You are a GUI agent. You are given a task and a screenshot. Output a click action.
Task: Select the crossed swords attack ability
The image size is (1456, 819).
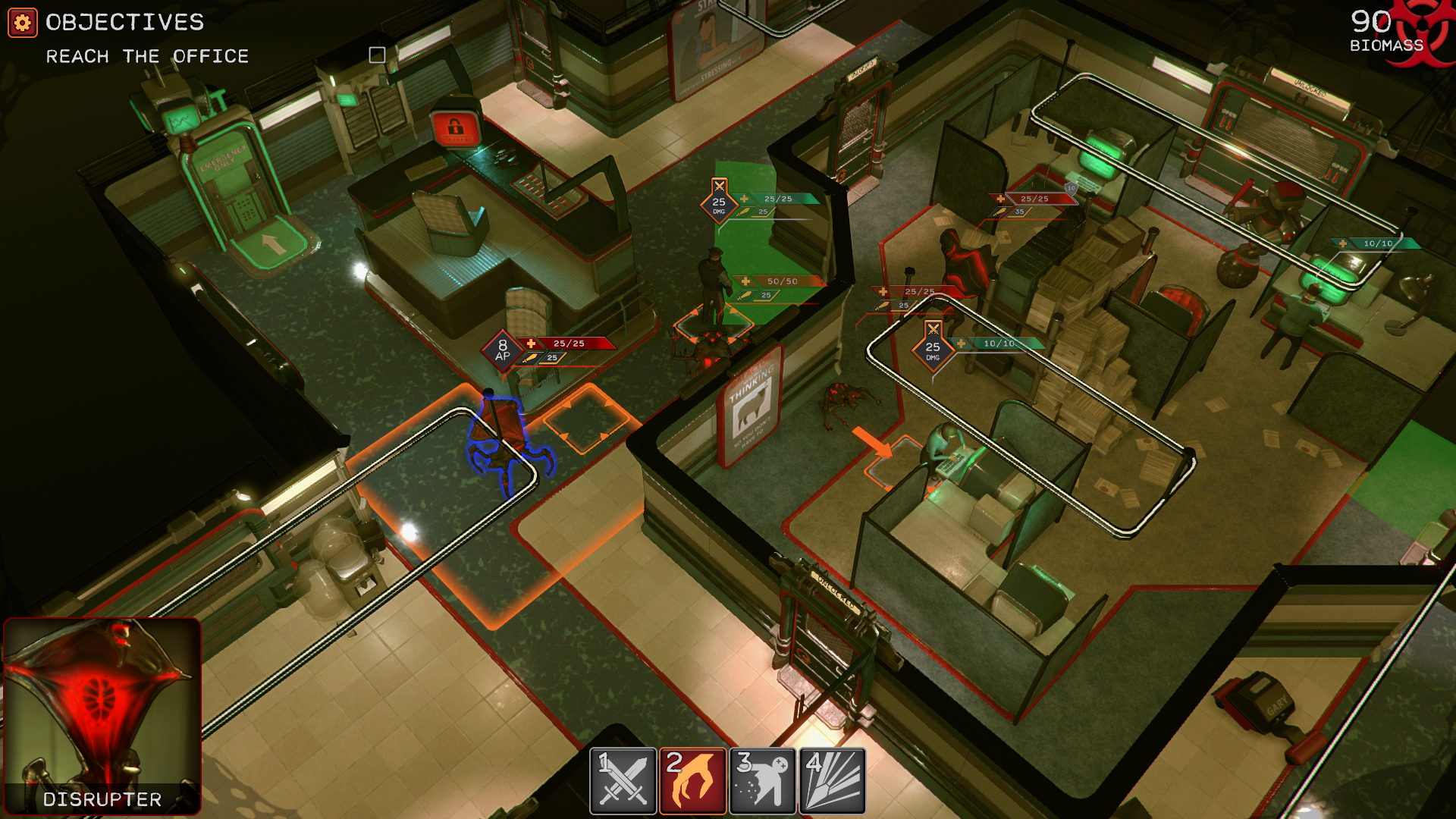pos(623,780)
